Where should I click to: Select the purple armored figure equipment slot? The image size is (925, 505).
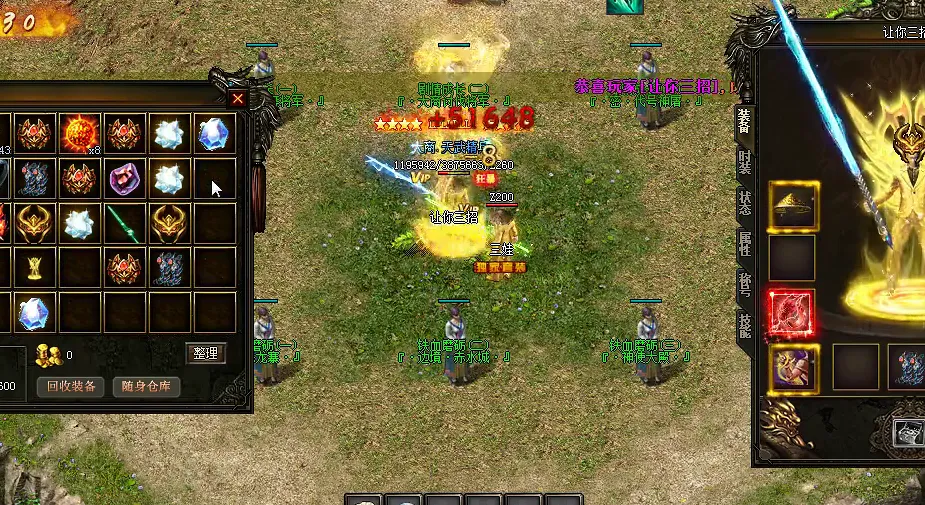793,367
